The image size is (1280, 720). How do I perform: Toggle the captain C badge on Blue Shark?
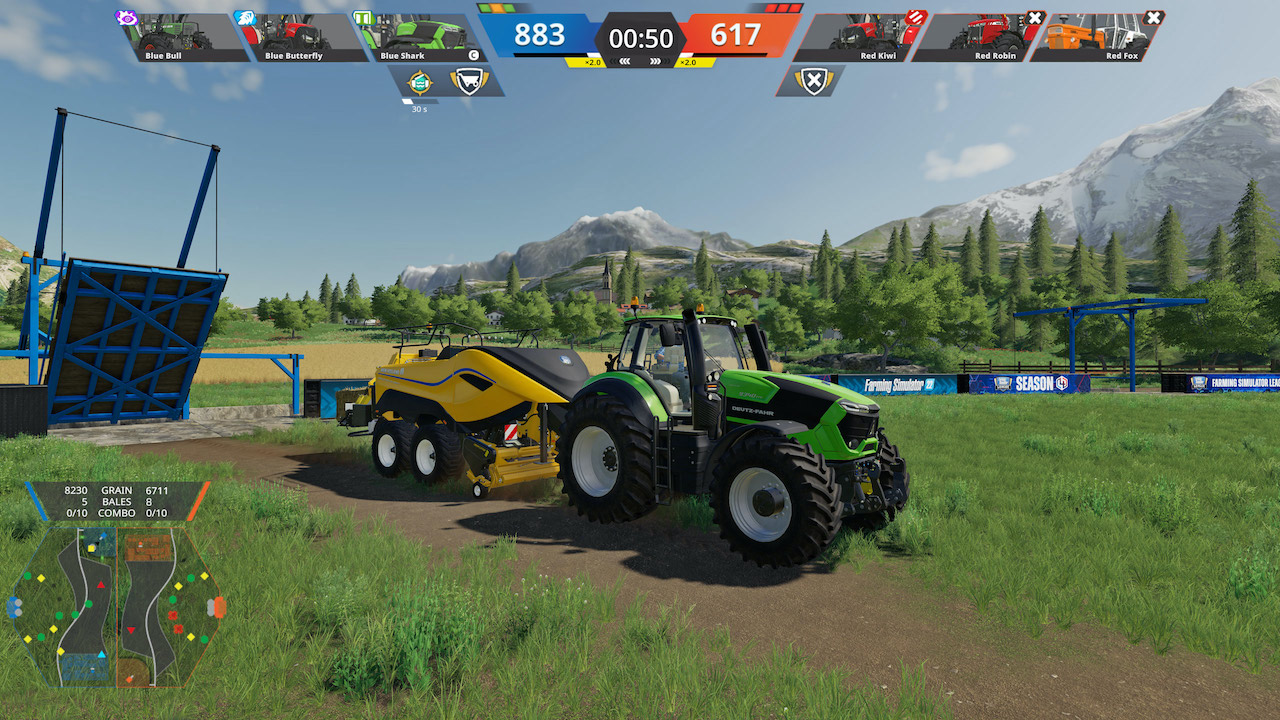(x=473, y=53)
